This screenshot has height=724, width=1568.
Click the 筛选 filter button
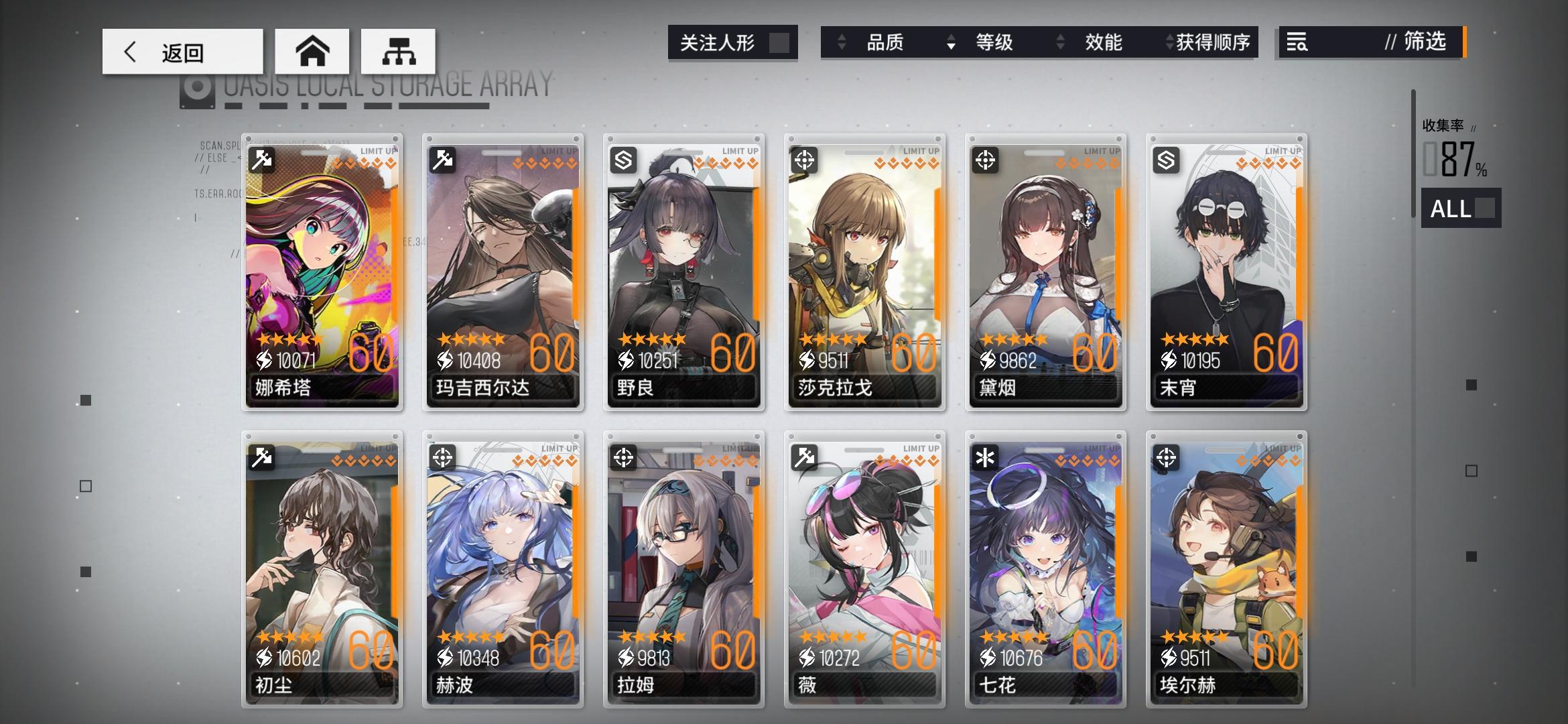(1424, 42)
